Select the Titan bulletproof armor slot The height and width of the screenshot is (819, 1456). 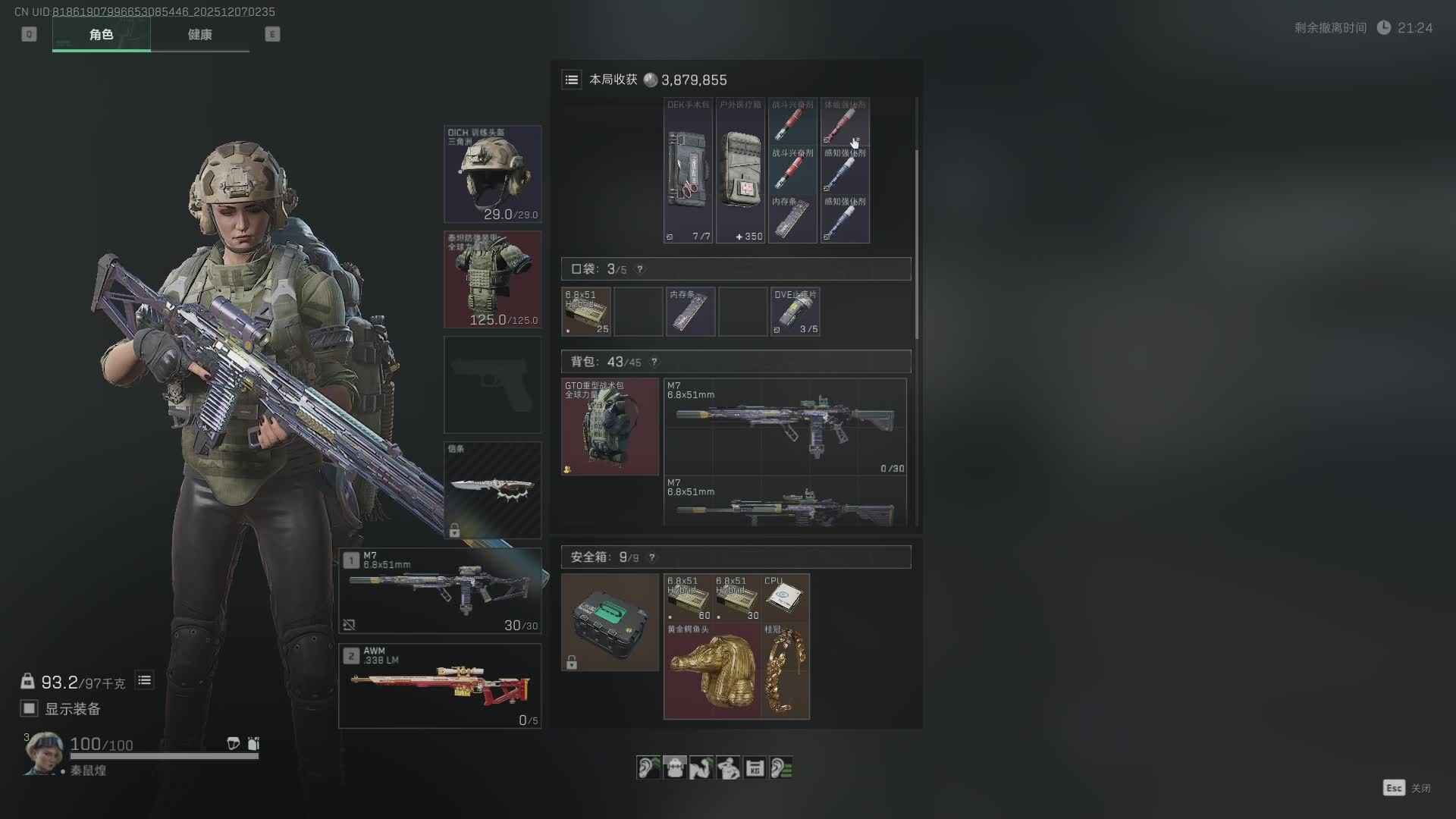[492, 280]
